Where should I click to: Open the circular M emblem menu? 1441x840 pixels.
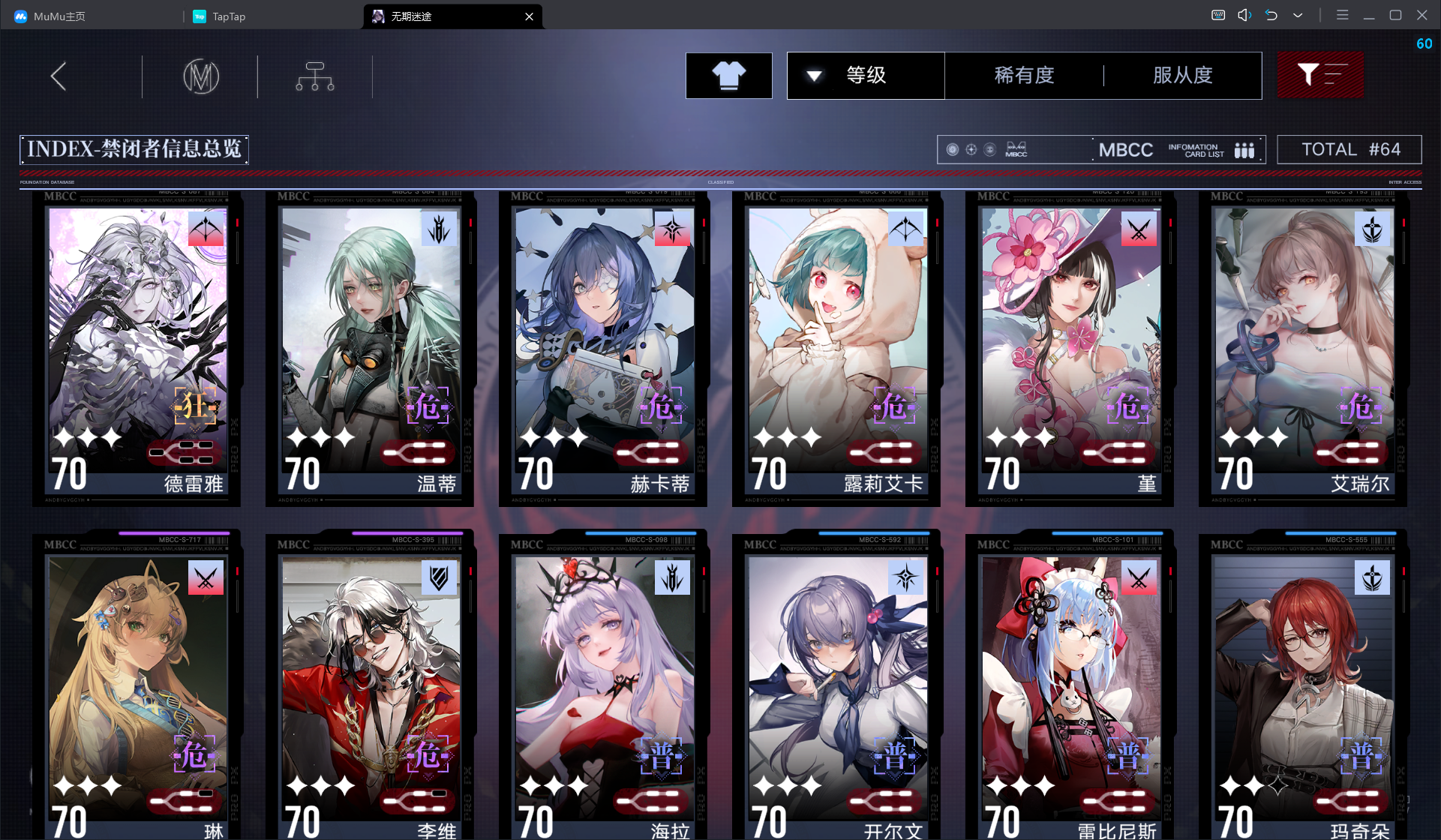pyautogui.click(x=200, y=76)
